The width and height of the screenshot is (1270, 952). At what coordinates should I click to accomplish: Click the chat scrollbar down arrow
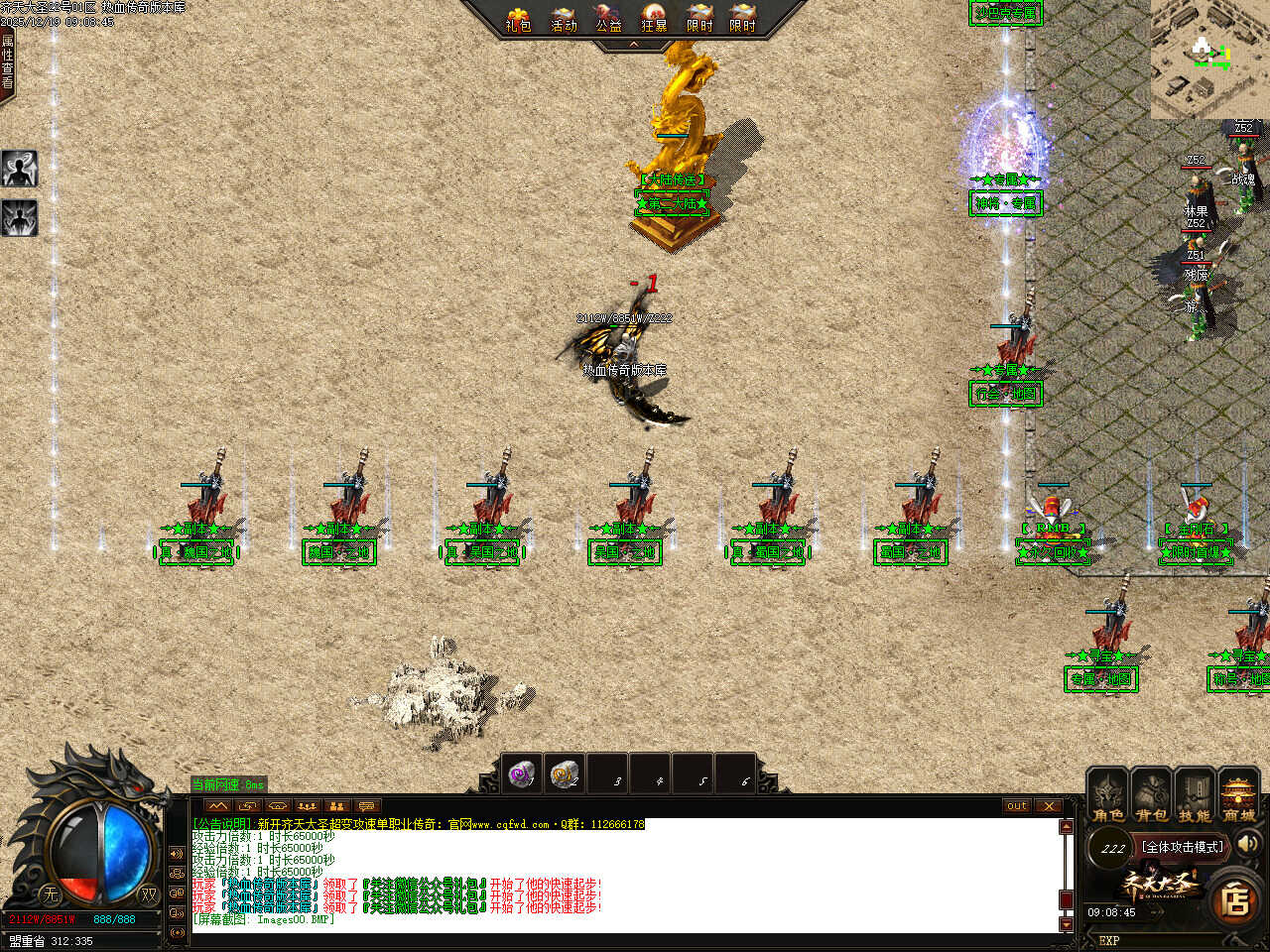click(x=1067, y=924)
